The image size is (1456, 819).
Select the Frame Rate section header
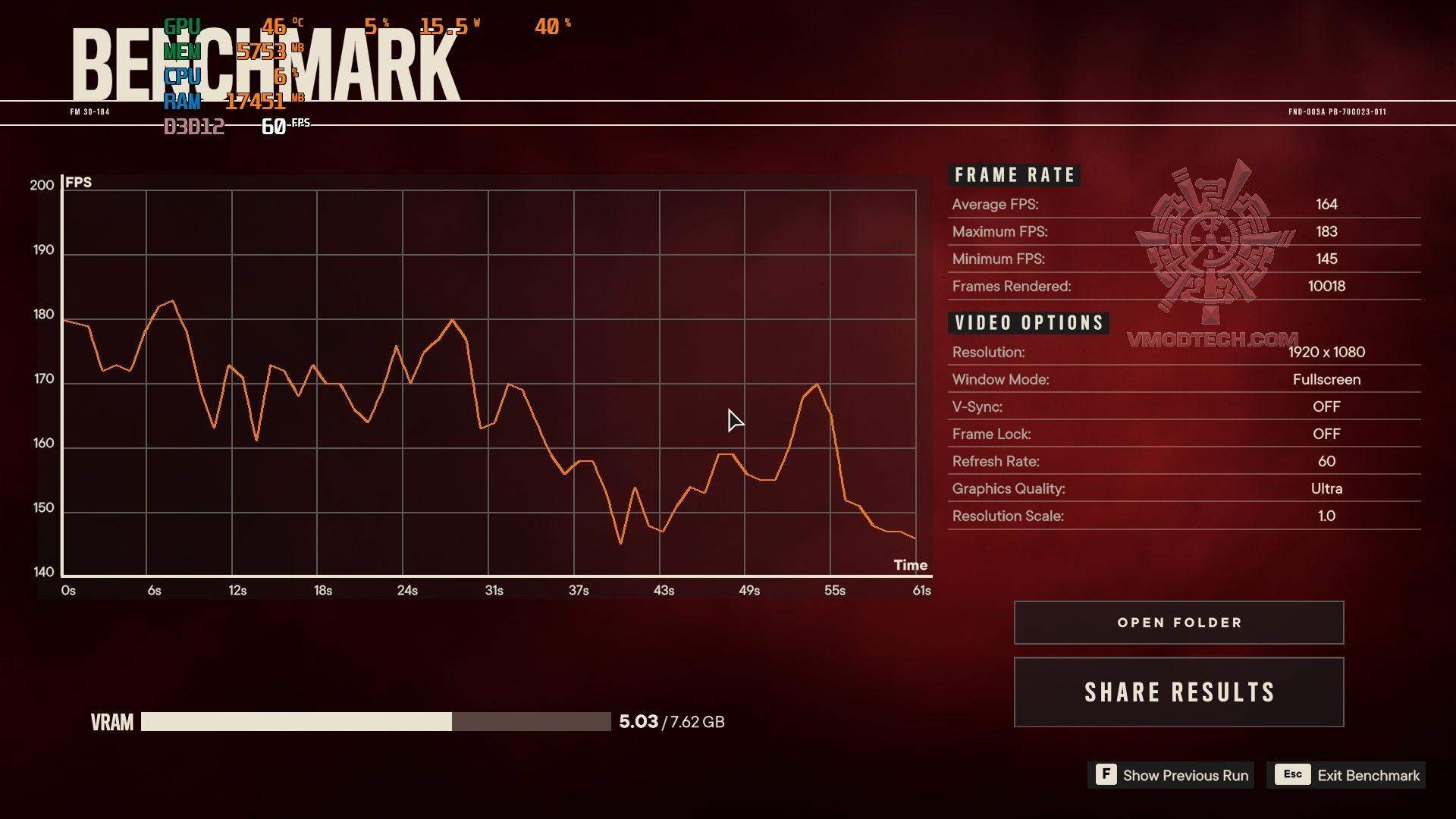[x=1014, y=174]
